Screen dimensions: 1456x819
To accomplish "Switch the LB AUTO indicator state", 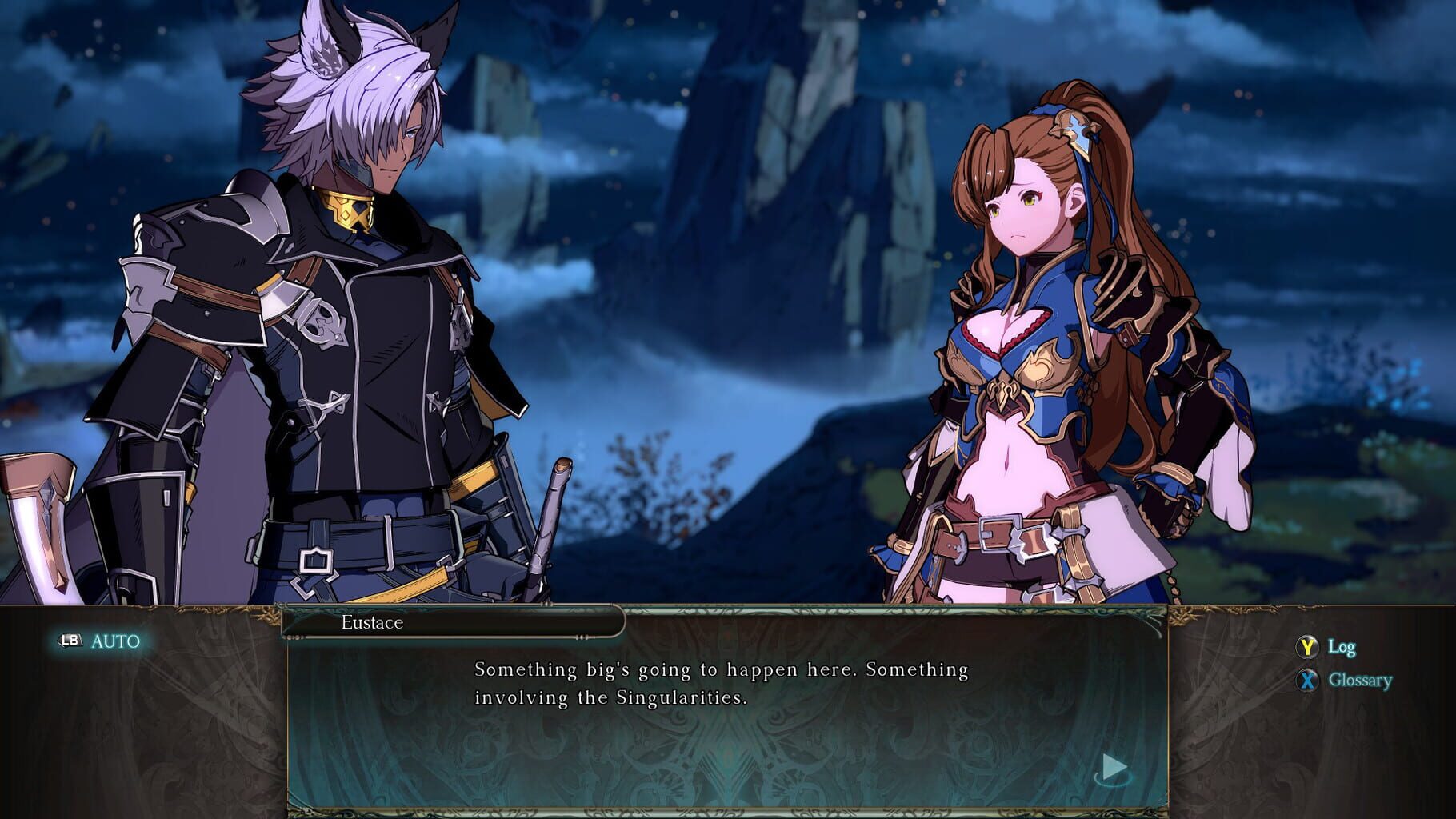I will pos(96,640).
